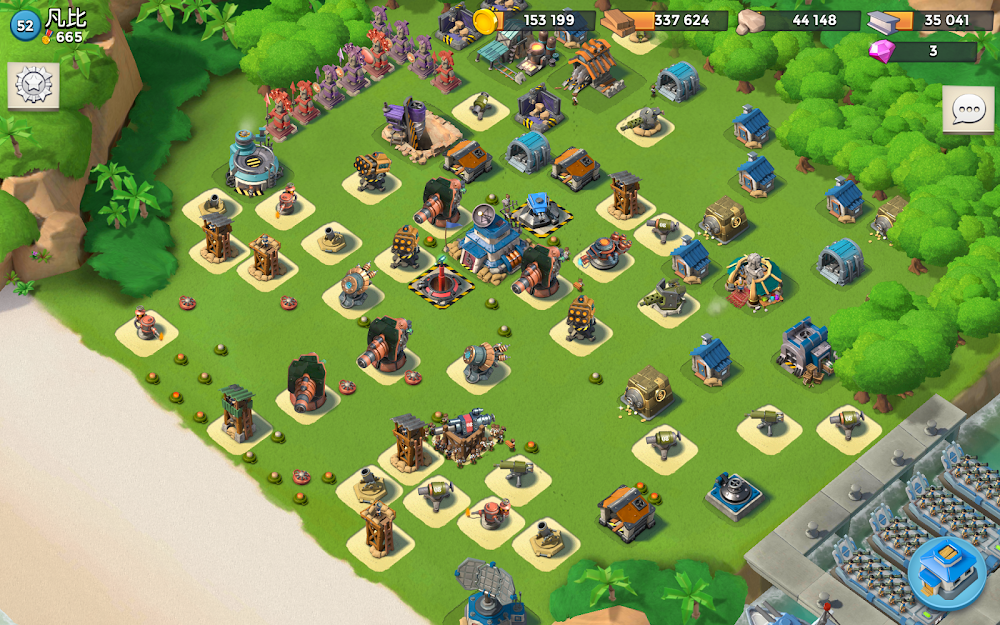Open the settings gear button
1000x625 pixels.
click(x=33, y=87)
